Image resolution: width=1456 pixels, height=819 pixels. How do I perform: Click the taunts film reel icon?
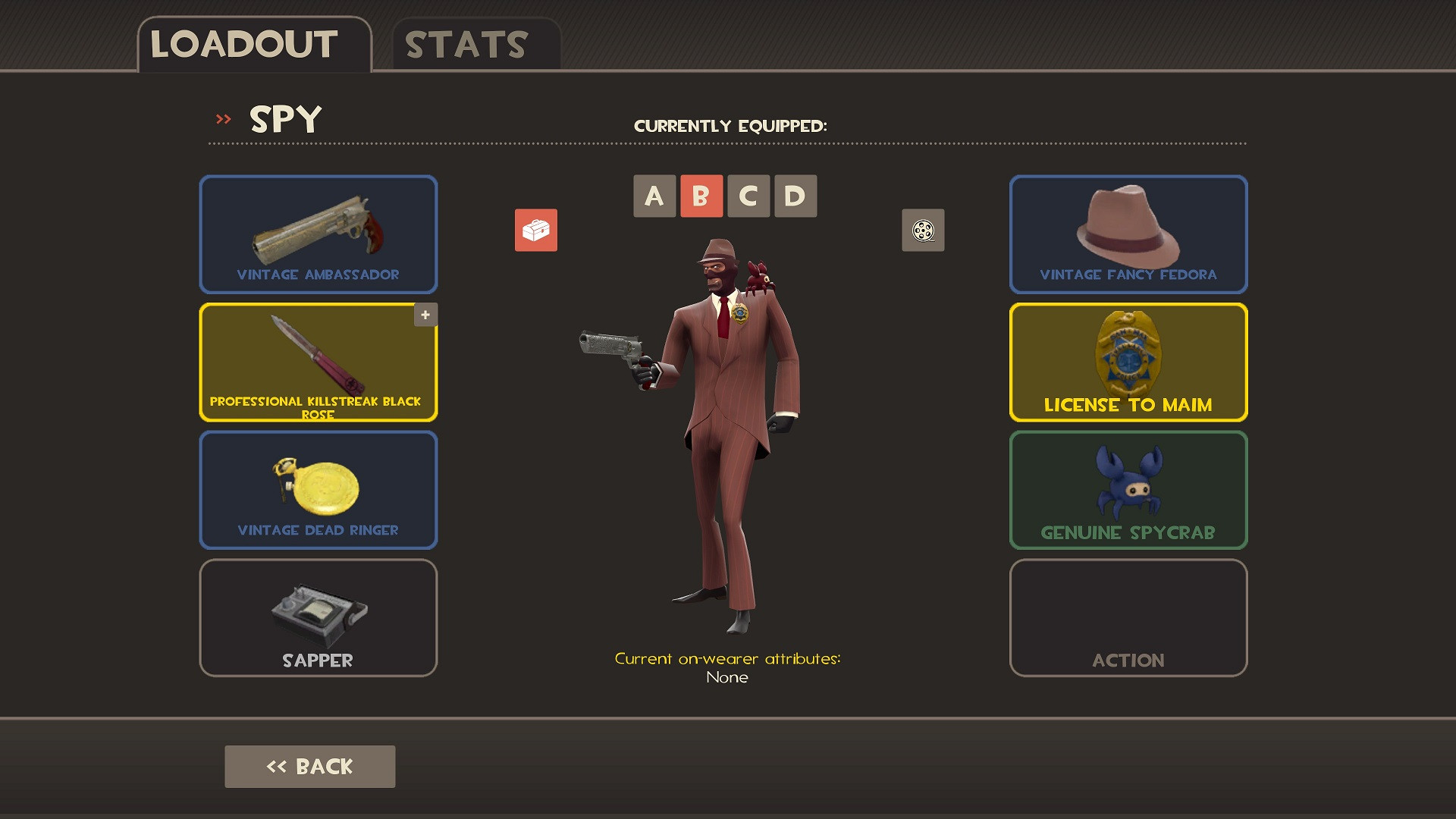click(x=922, y=231)
